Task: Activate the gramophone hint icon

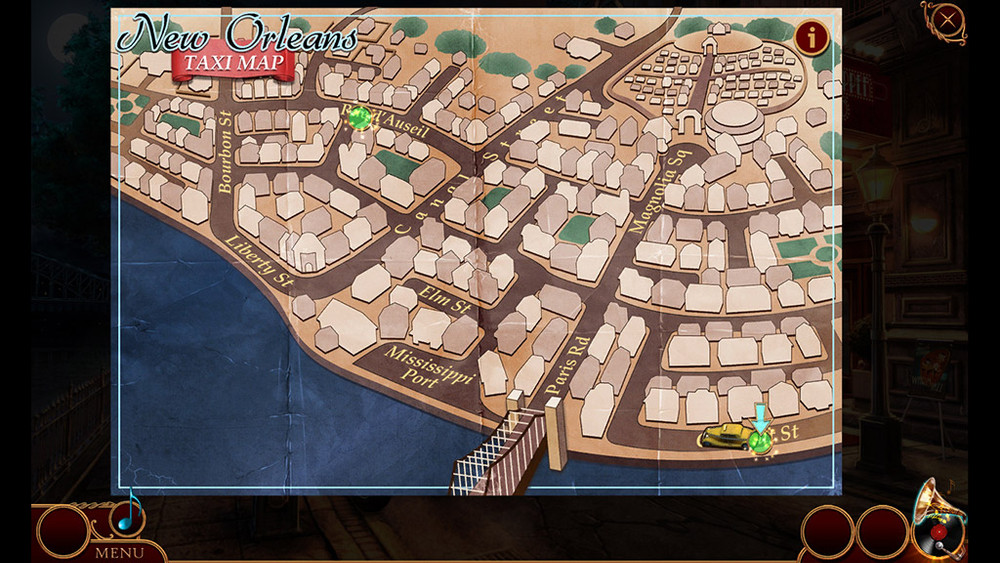Action: click(936, 522)
